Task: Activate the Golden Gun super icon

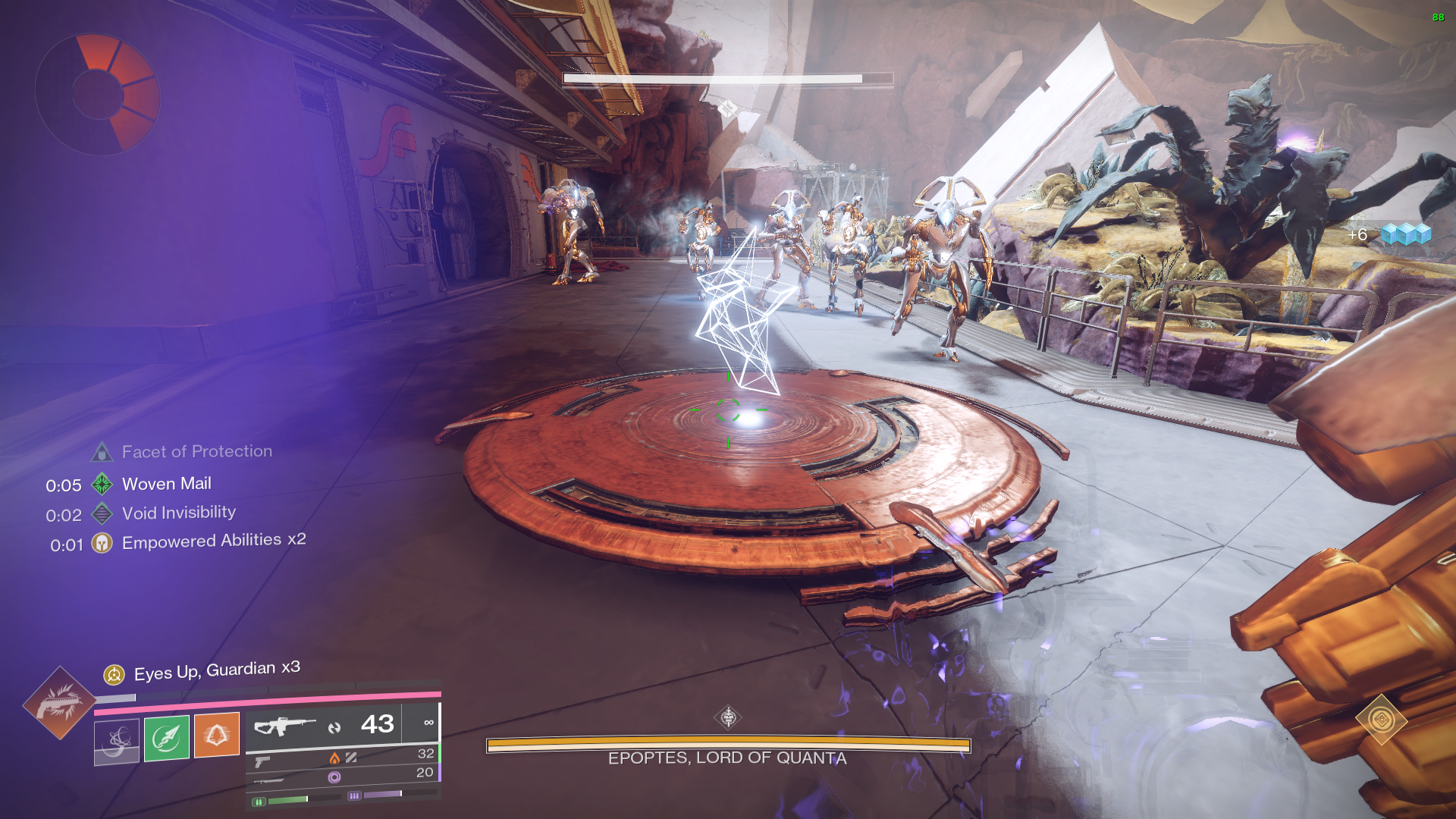Action: pos(59,703)
